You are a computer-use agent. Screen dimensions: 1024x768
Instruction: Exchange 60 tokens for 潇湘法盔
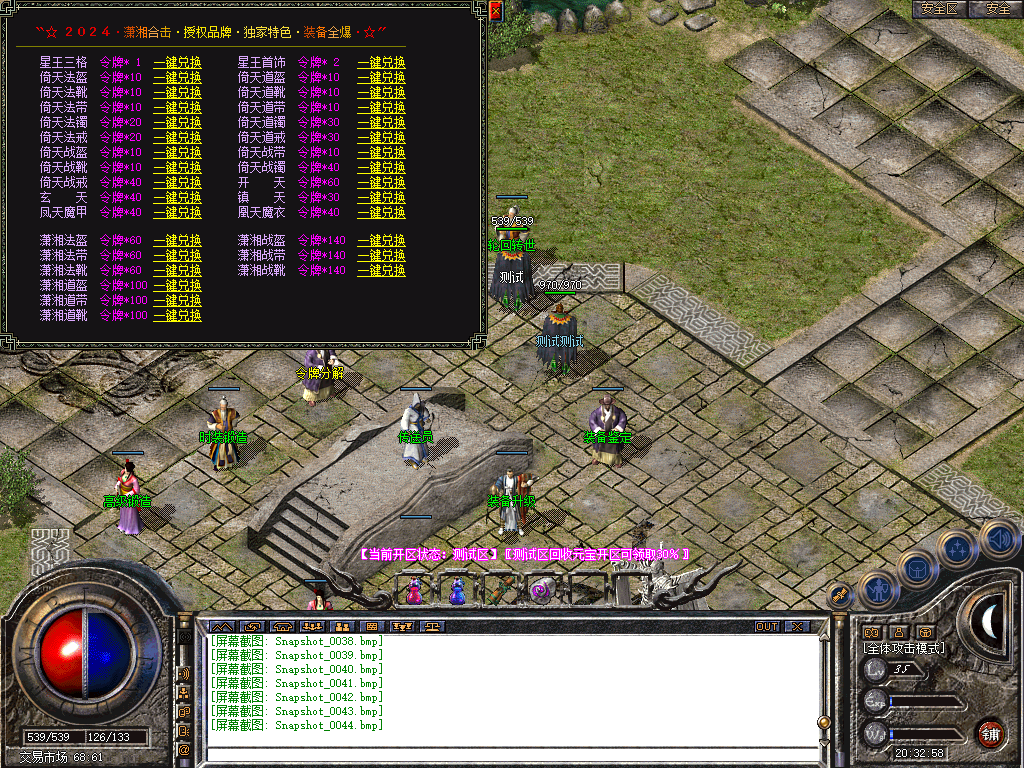click(177, 241)
